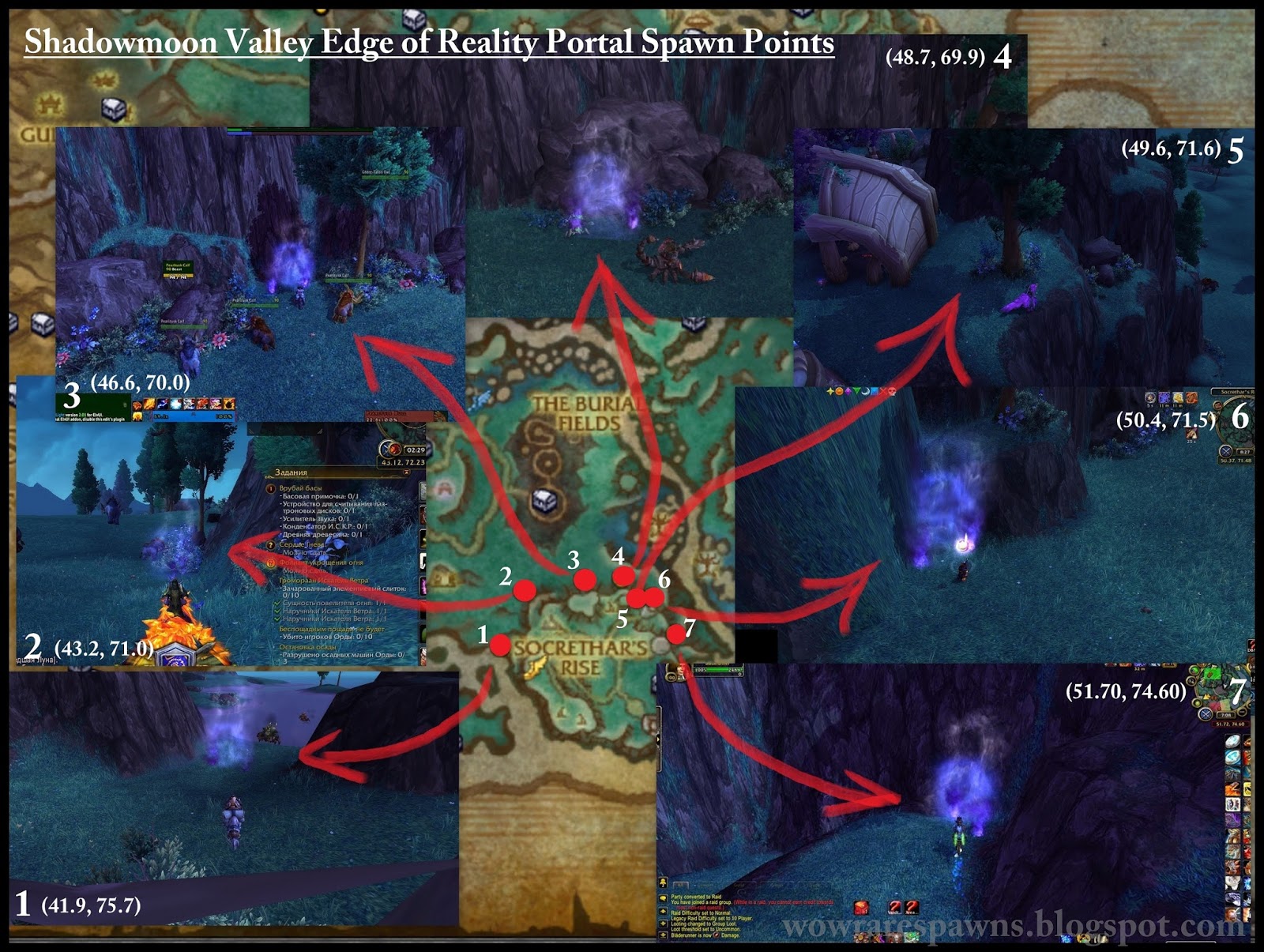Screen dimensions: 1264x952
Task: Click the orange buff icon in screenshot 6
Action: pos(1192,397)
